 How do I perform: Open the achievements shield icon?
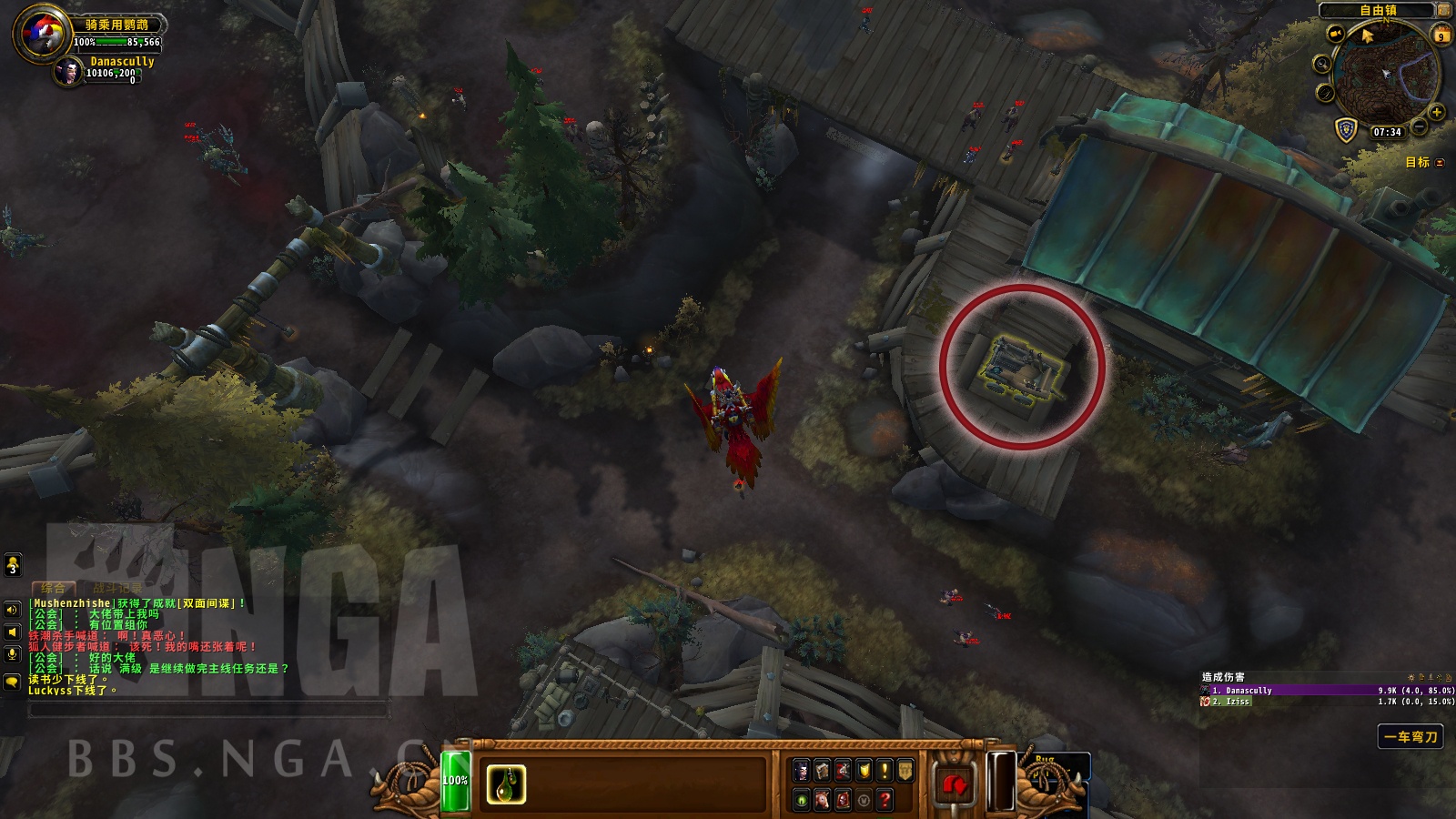pyautogui.click(x=864, y=771)
